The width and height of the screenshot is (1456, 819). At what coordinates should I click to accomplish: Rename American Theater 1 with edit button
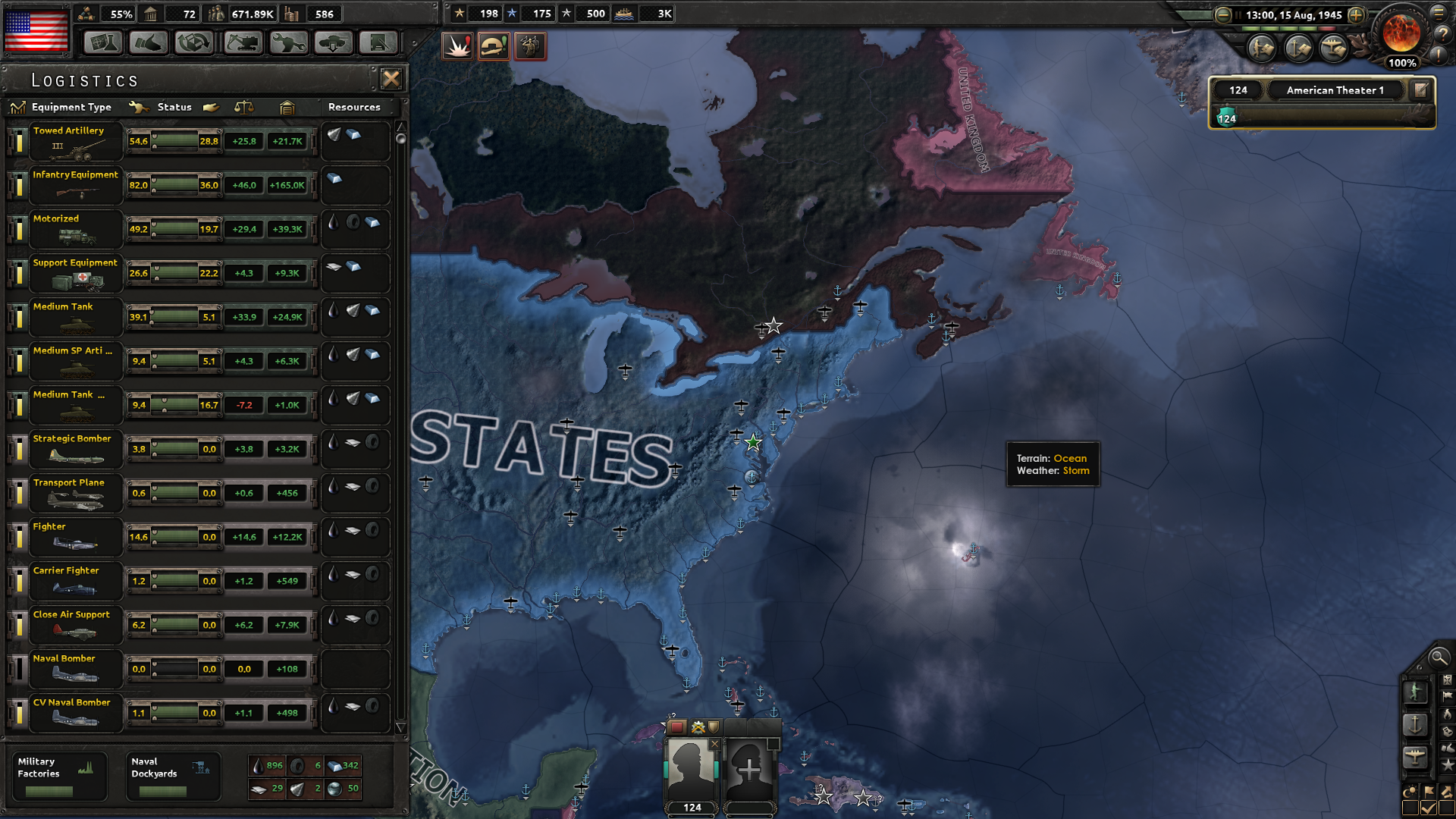coord(1420,89)
